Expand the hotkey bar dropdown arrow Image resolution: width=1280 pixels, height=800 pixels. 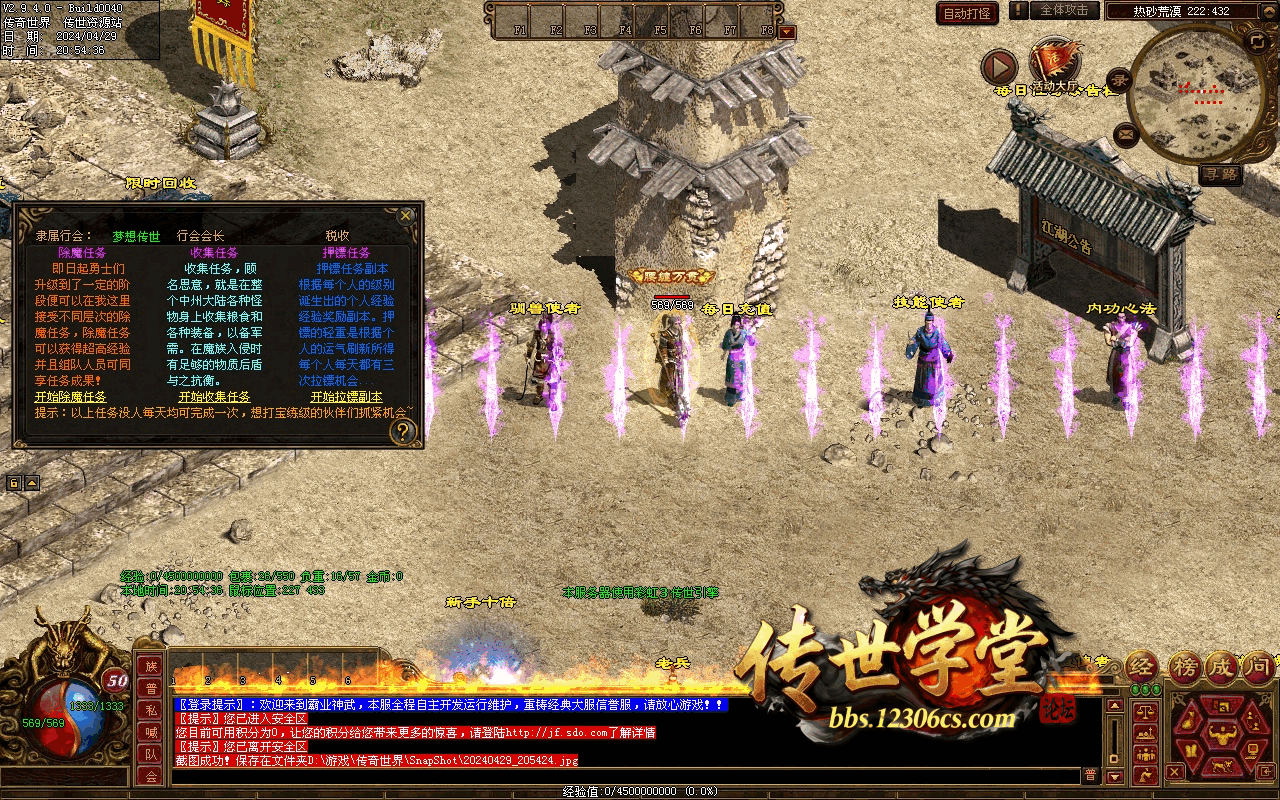pyautogui.click(x=788, y=31)
